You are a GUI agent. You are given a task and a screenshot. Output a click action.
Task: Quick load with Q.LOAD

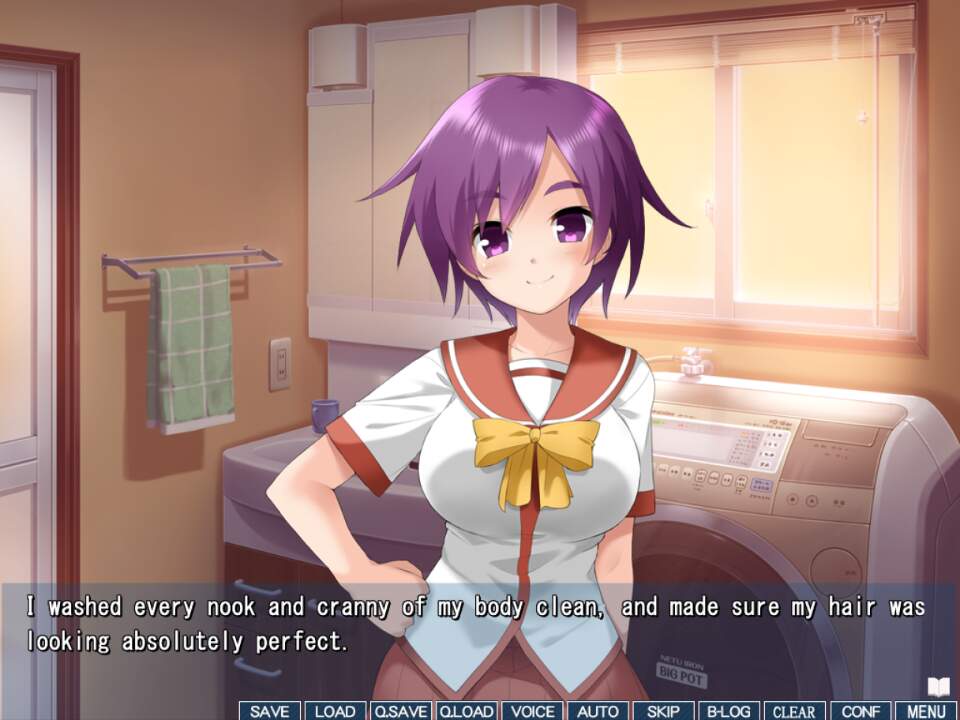pyautogui.click(x=467, y=711)
